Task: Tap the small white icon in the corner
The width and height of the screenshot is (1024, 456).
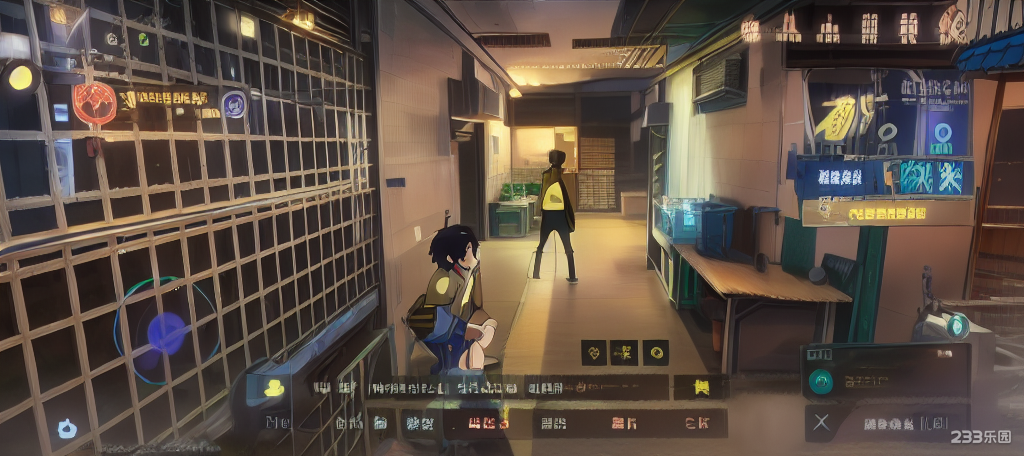Action: pos(67,429)
